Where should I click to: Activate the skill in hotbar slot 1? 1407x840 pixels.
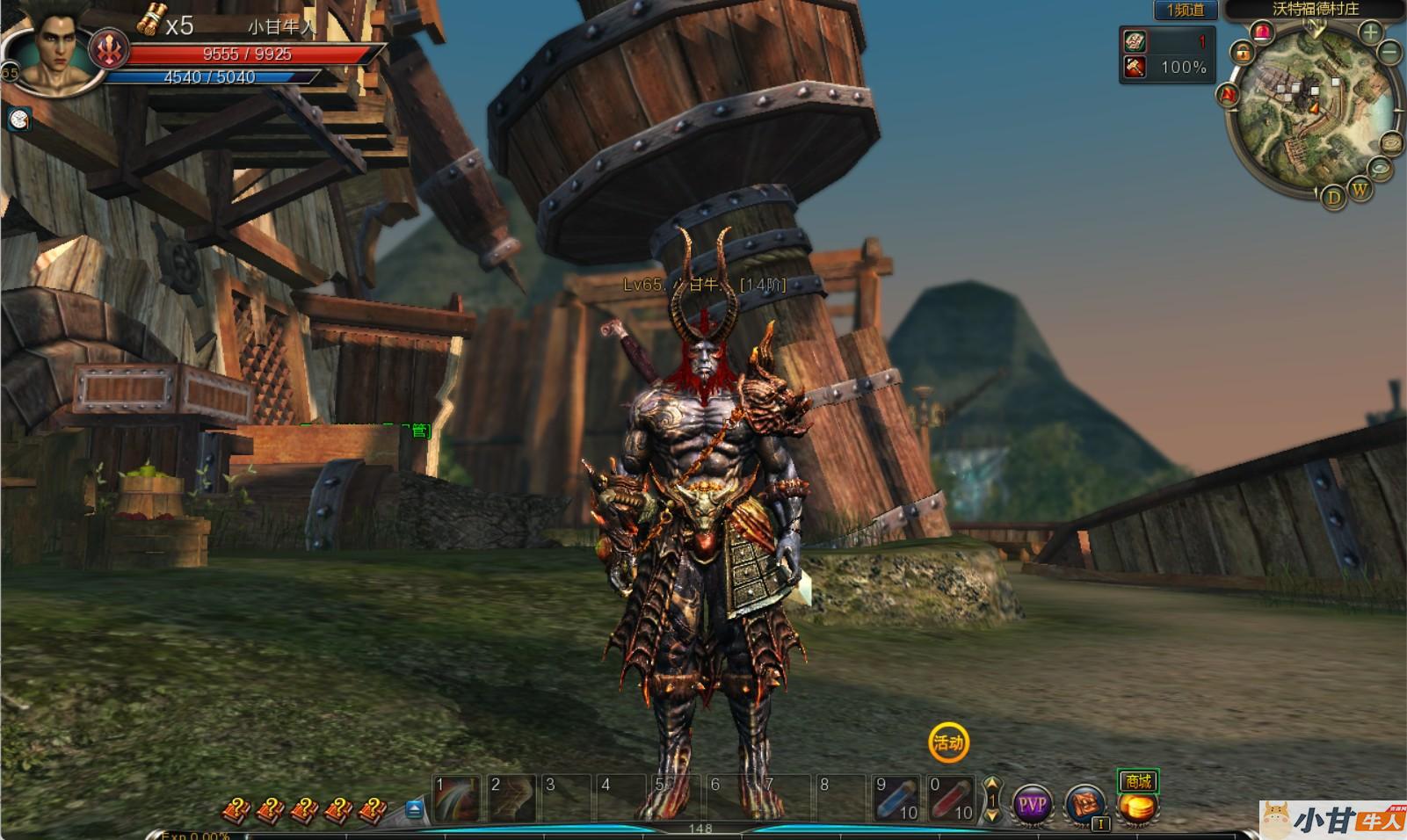coord(458,799)
